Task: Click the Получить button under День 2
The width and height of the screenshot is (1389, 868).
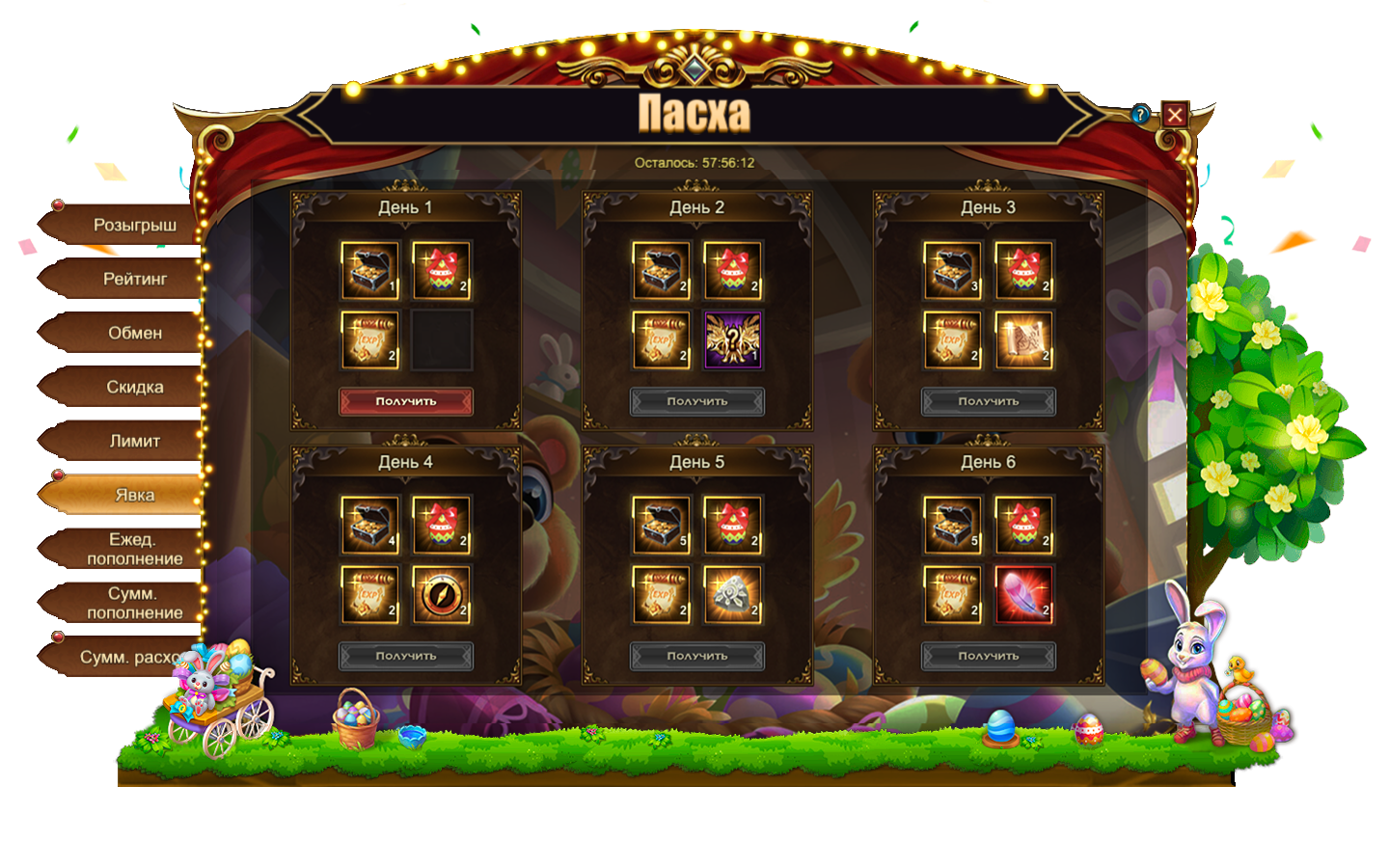Action: [697, 401]
